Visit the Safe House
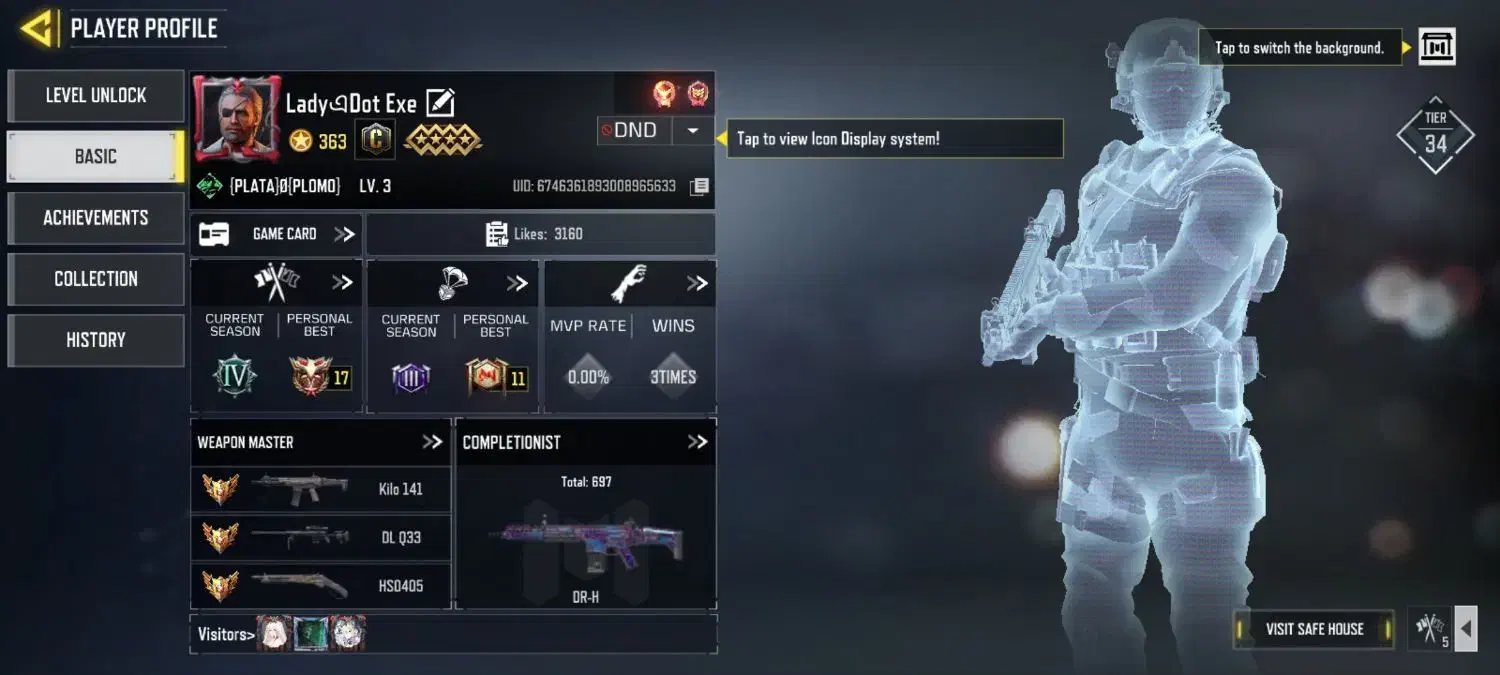The image size is (1500, 675). 1314,629
